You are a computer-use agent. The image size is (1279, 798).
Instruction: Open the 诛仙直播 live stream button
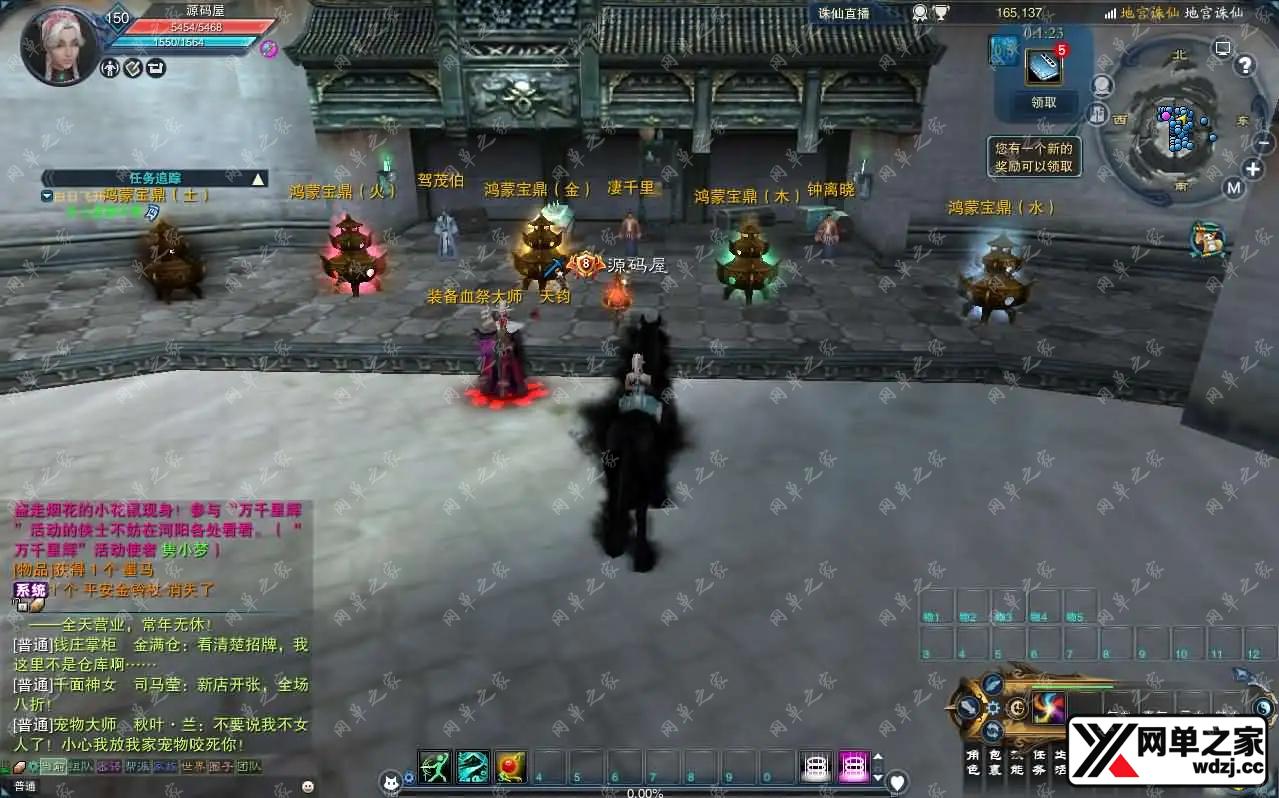tap(844, 13)
